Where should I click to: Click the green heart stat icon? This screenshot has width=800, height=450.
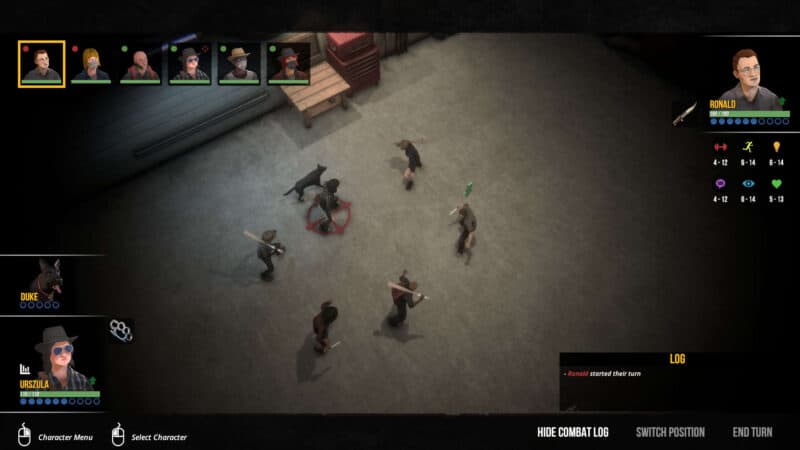coord(777,184)
